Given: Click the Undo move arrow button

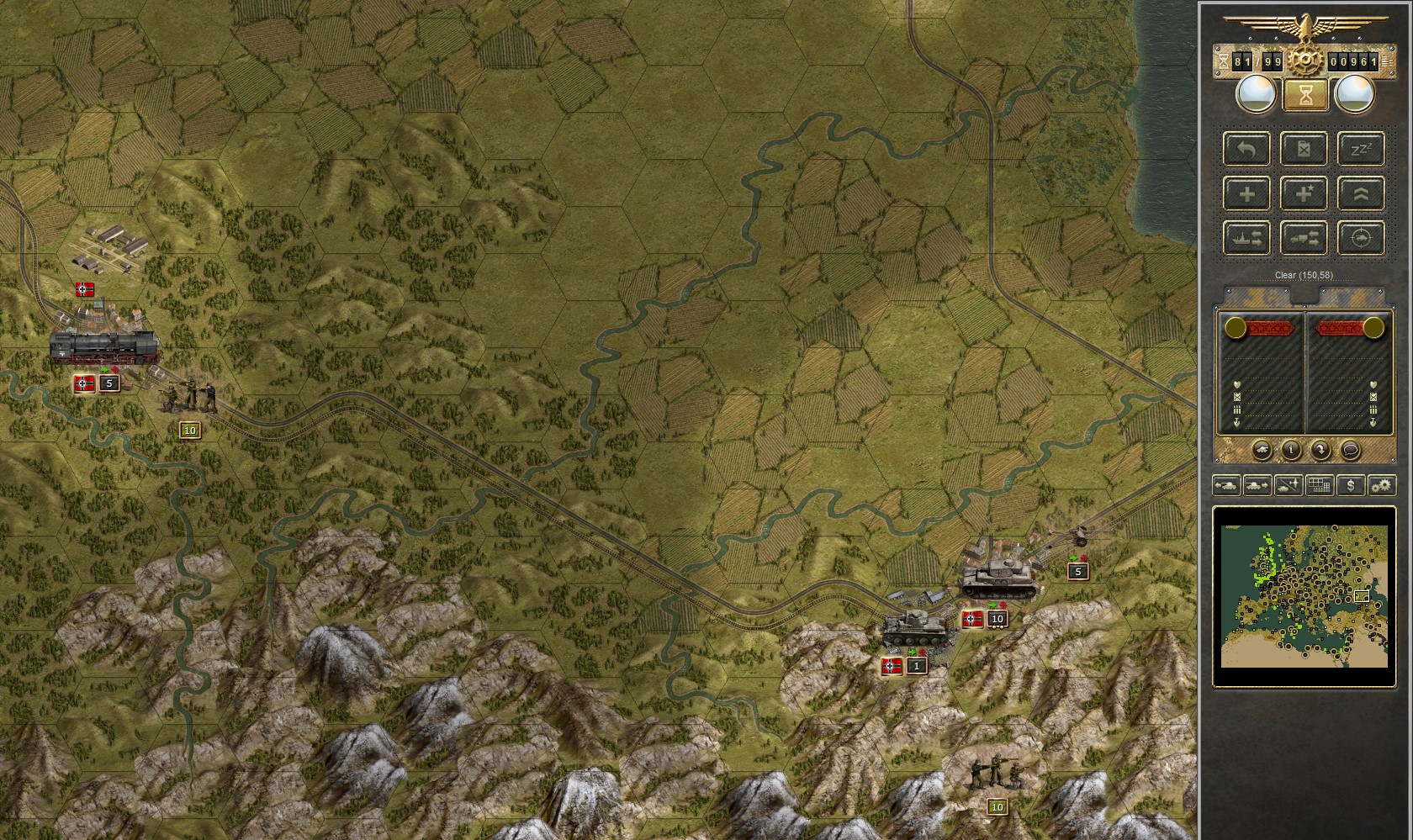Looking at the screenshot, I should [1246, 150].
